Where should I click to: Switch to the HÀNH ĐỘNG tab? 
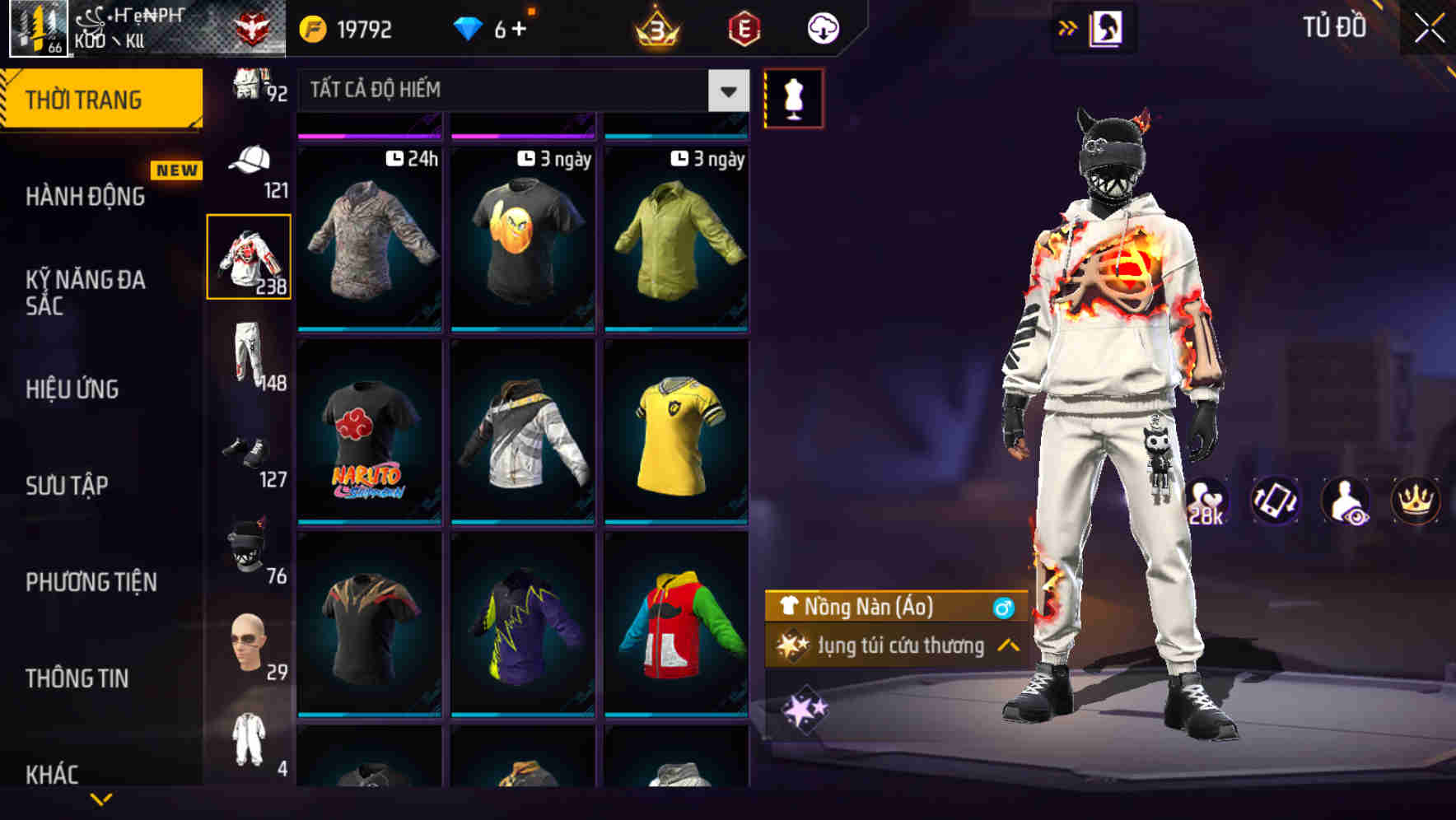87,197
